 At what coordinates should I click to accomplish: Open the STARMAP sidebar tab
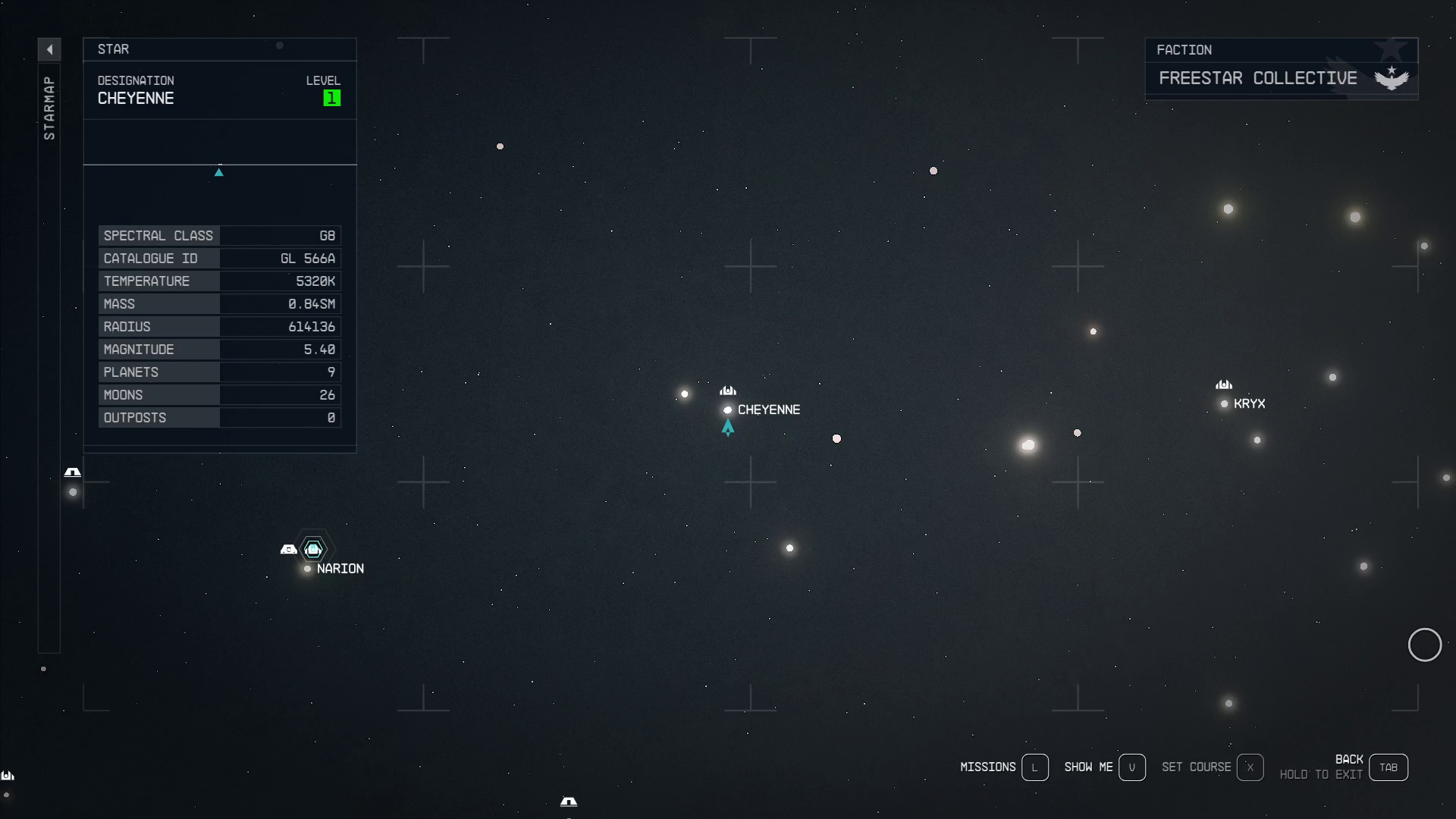click(49, 106)
